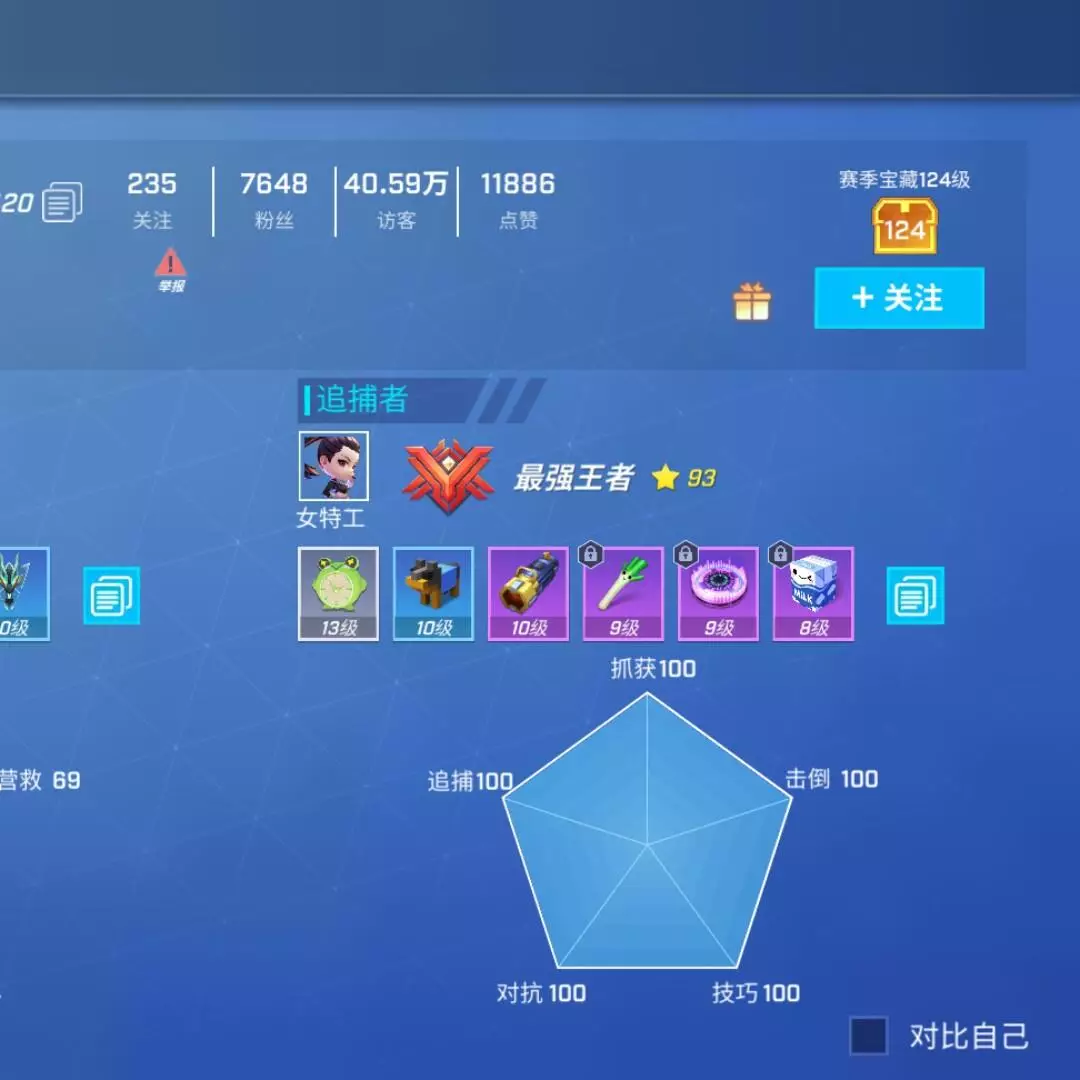Open the 关注 following count list
Screen dimensions: 1080x1080
tap(152, 198)
